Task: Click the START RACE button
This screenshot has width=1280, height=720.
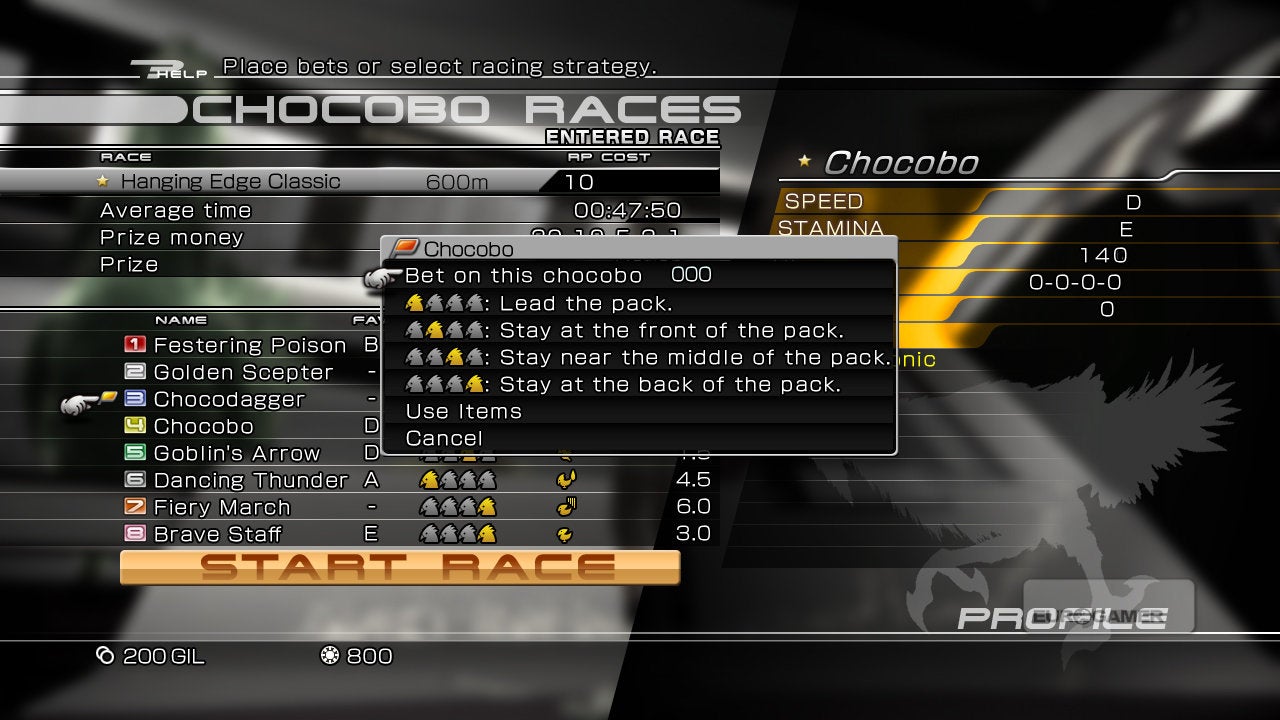Action: [400, 567]
